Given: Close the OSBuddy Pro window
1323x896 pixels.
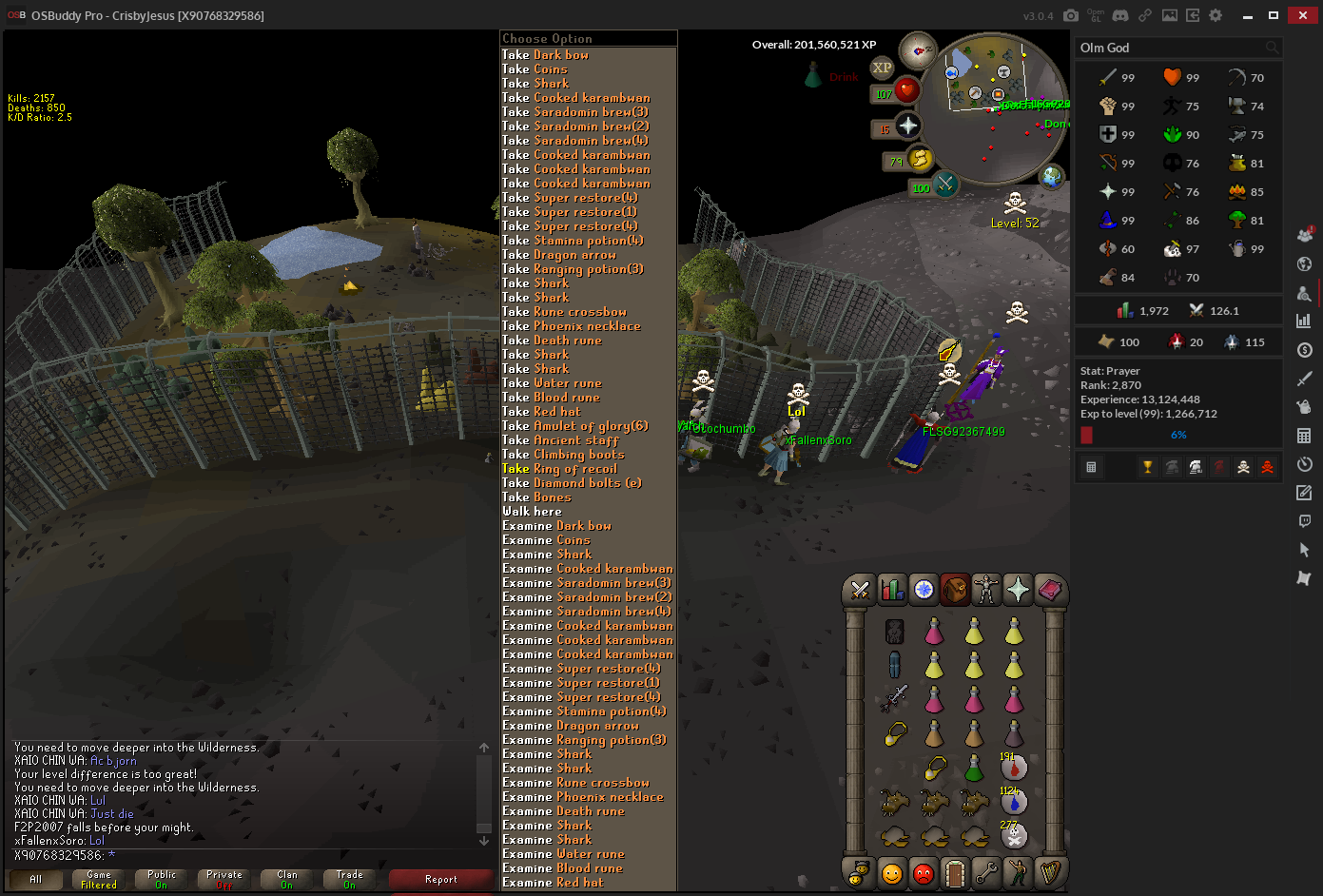Looking at the screenshot, I should [x=1303, y=15].
